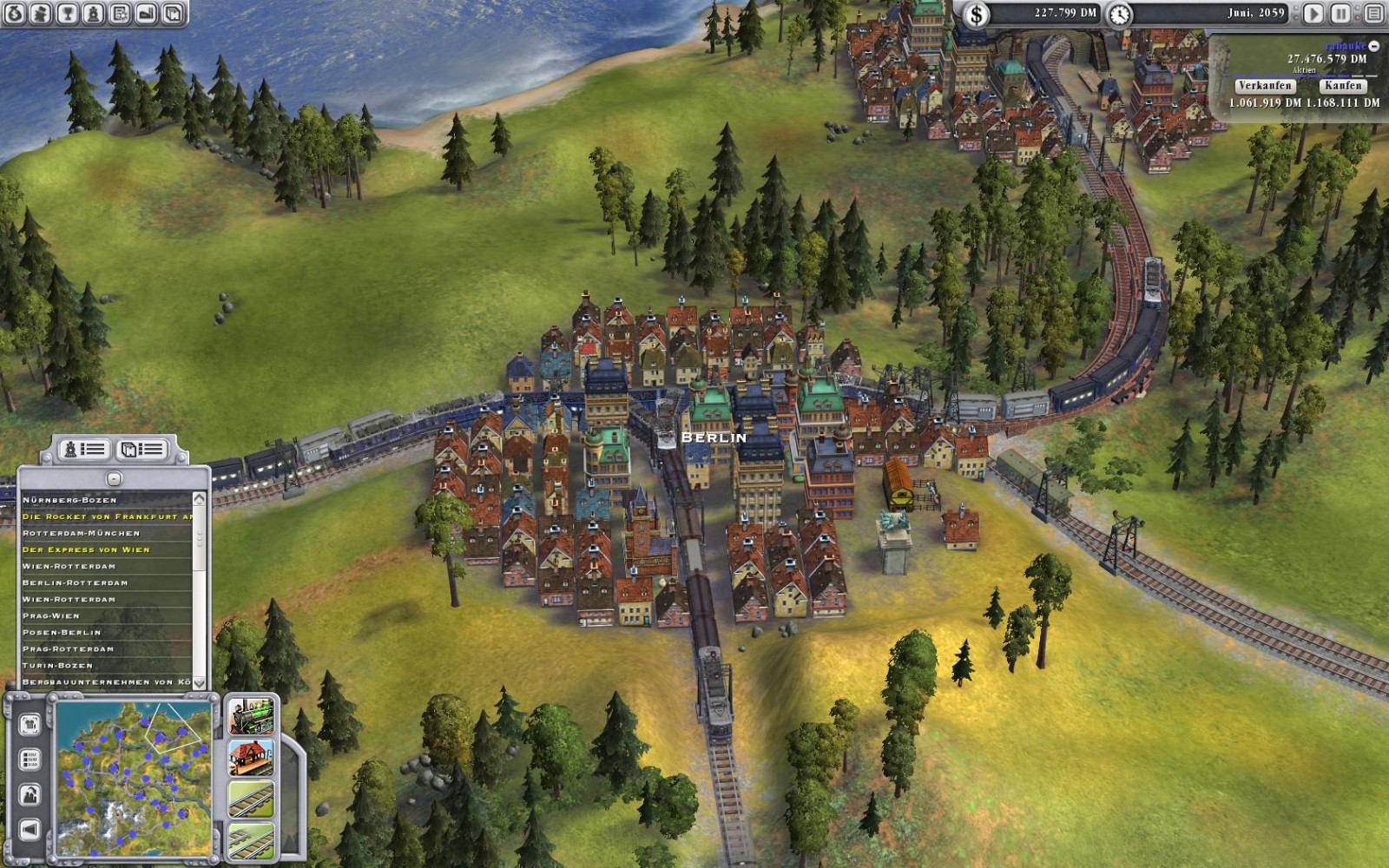
Task: Click the Verkaufen stock button
Action: [x=1265, y=85]
